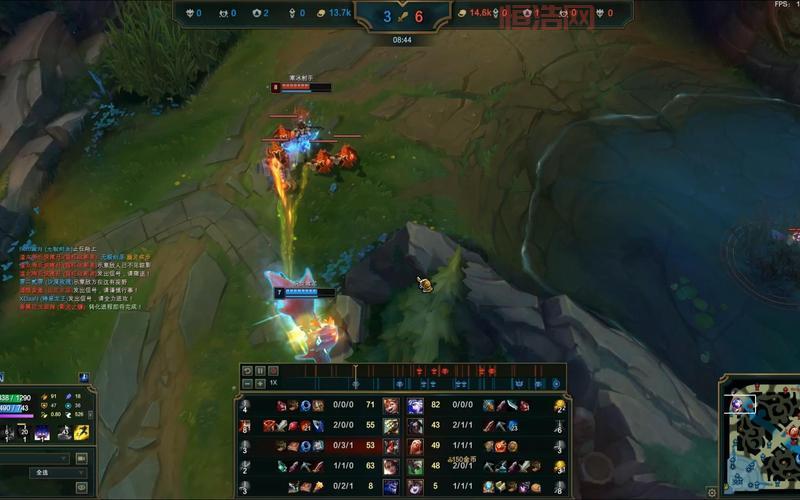The width and height of the screenshot is (800, 500).
Task: Choose the blue team champion with 2/0/0 score
Action: coord(391,426)
